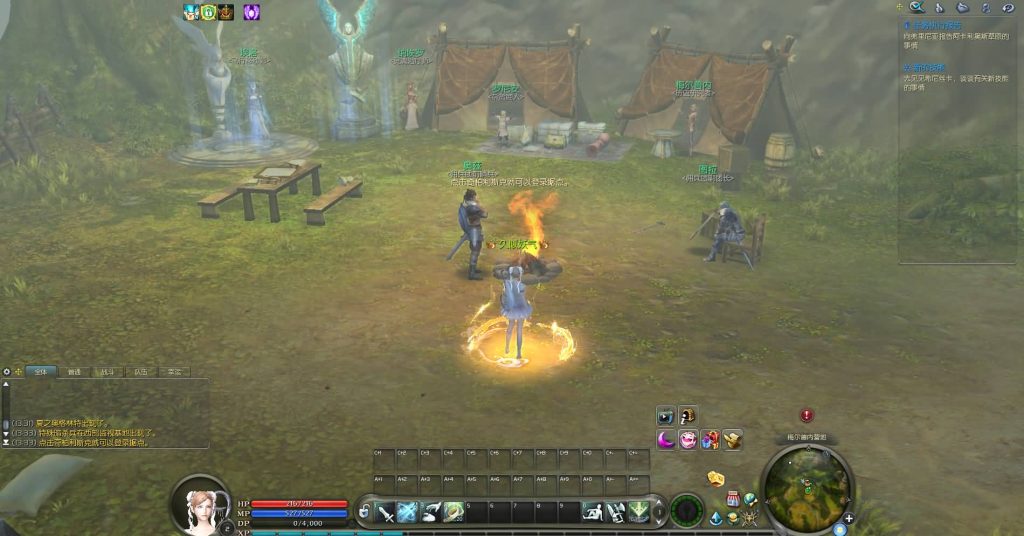Open the gift box icon
The height and width of the screenshot is (536, 1024).
[710, 440]
